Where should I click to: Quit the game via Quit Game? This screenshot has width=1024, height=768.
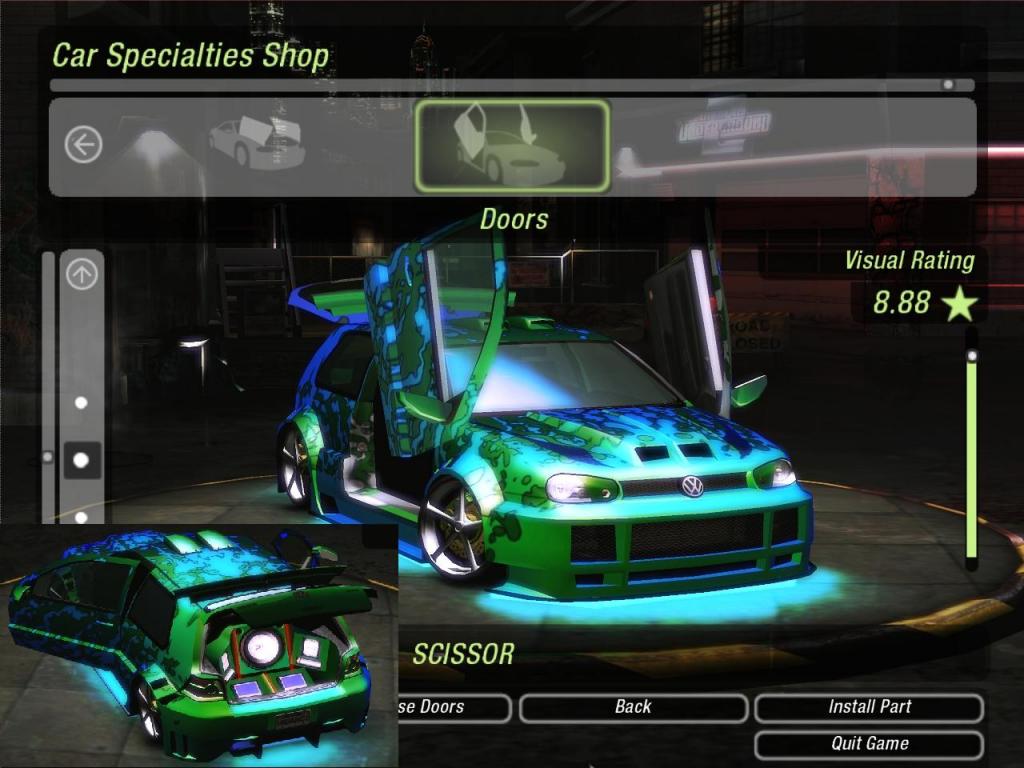(x=869, y=744)
